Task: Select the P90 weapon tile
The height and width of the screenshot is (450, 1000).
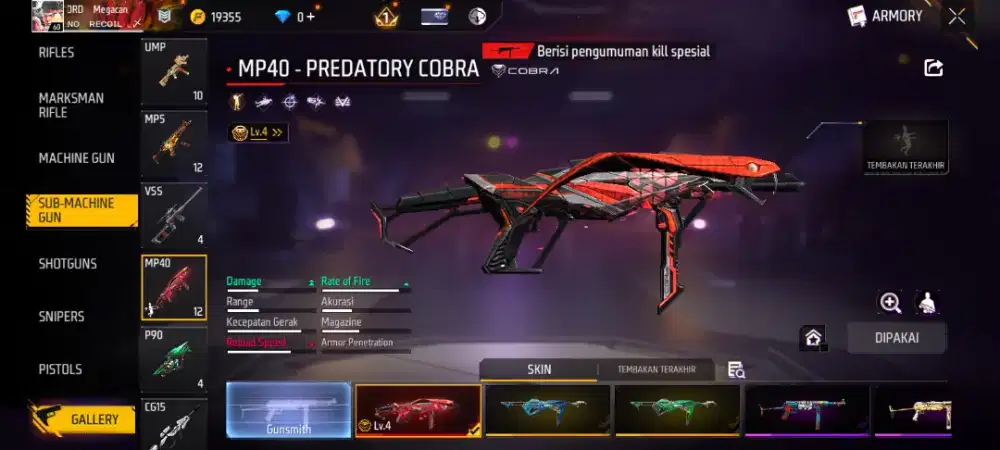Action: point(174,358)
